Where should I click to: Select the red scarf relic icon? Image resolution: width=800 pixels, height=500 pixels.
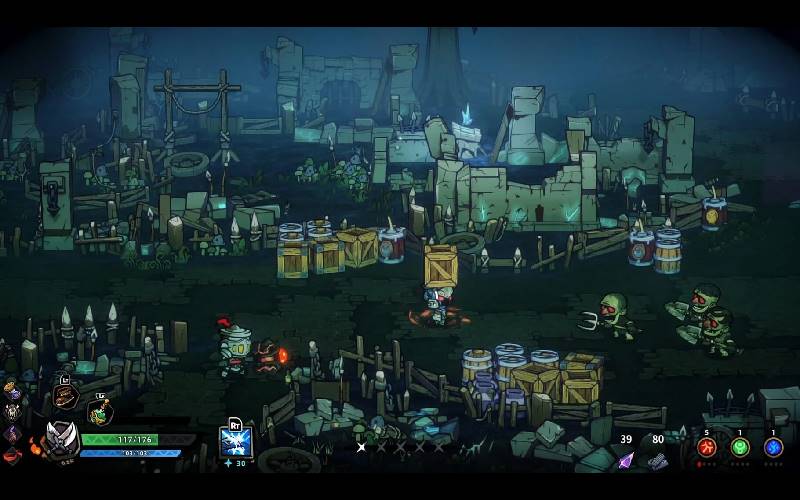tap(12, 455)
